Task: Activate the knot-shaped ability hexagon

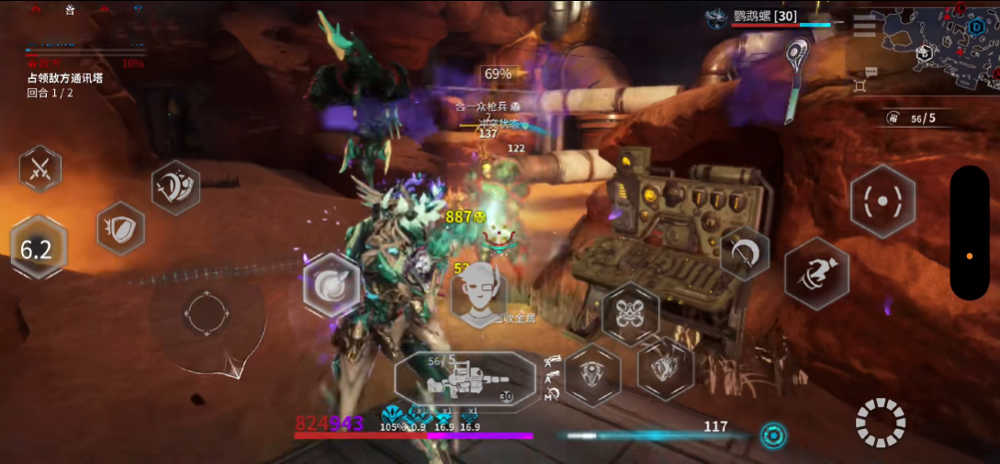Action: point(630,314)
